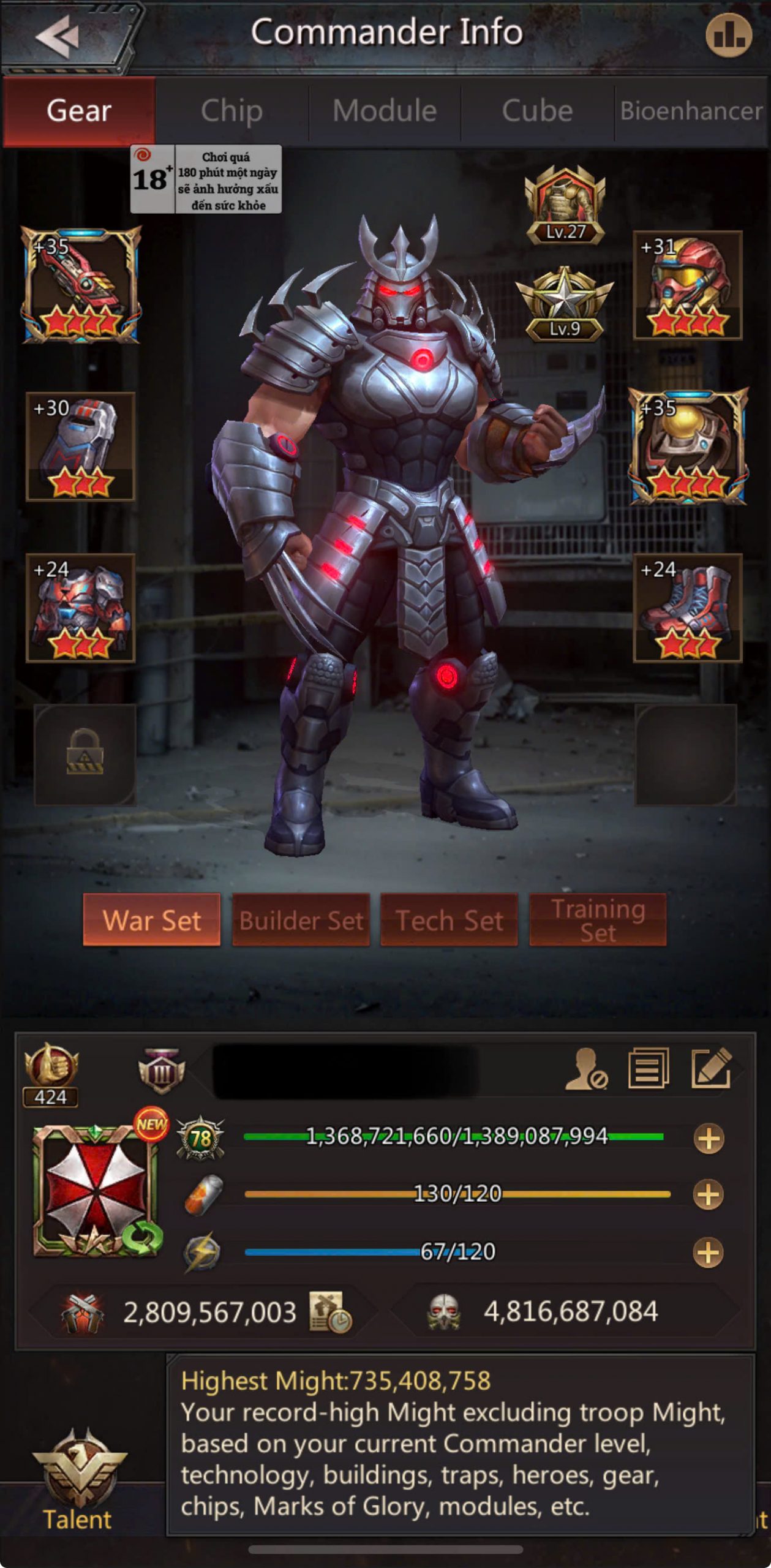This screenshot has height=1568, width=771.
Task: Refill the blue lightning energy bar
Action: click(x=708, y=1252)
